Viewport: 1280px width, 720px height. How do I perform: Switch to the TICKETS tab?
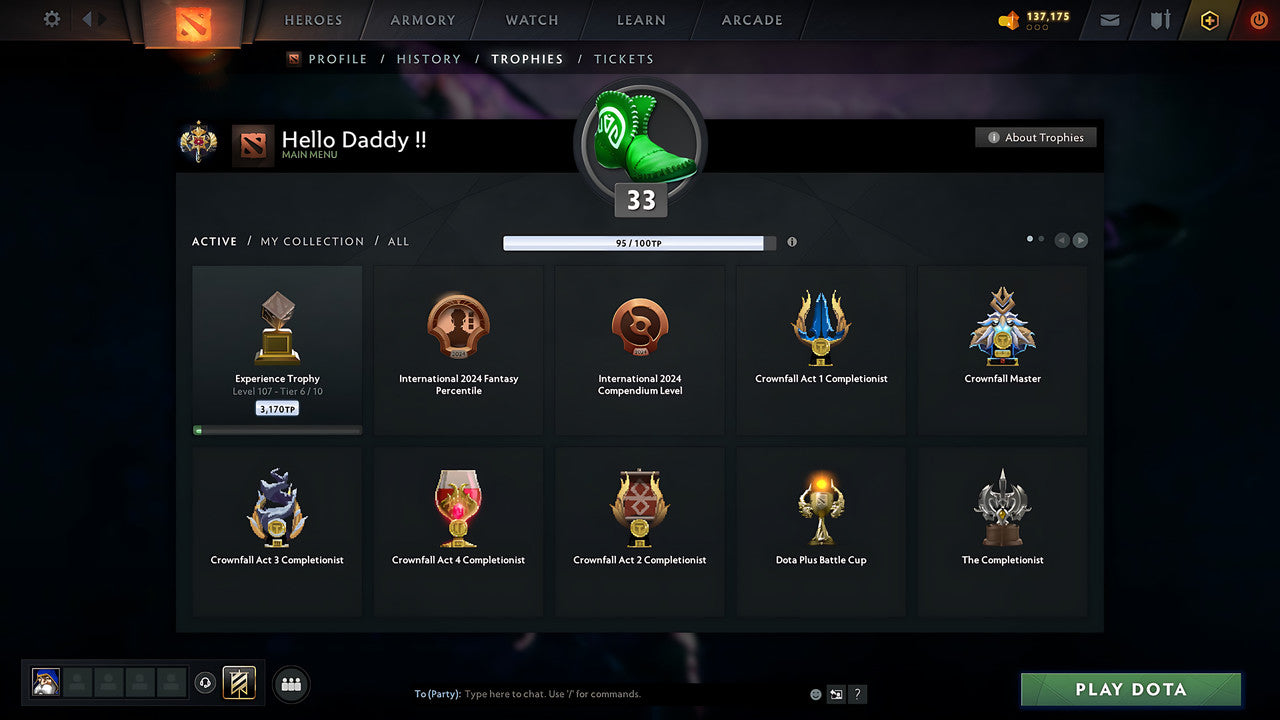[x=624, y=59]
